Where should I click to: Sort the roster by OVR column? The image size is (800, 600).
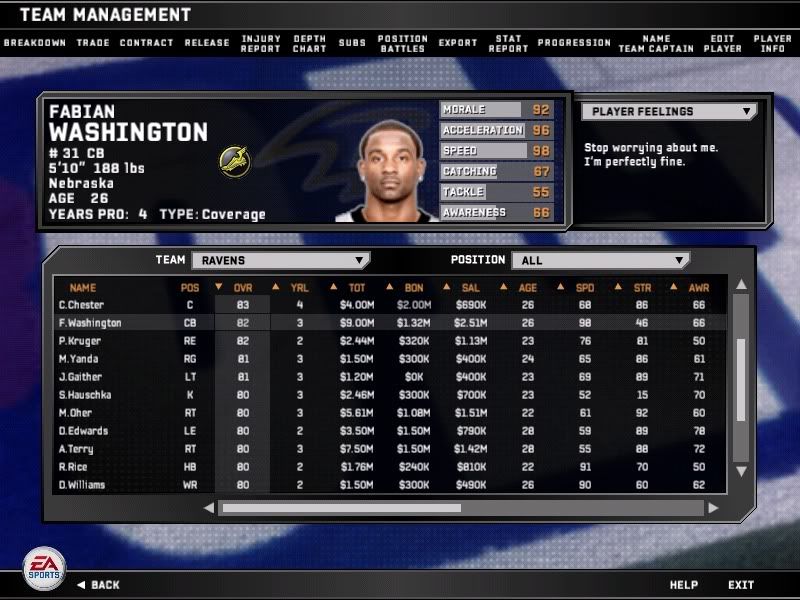(242, 288)
